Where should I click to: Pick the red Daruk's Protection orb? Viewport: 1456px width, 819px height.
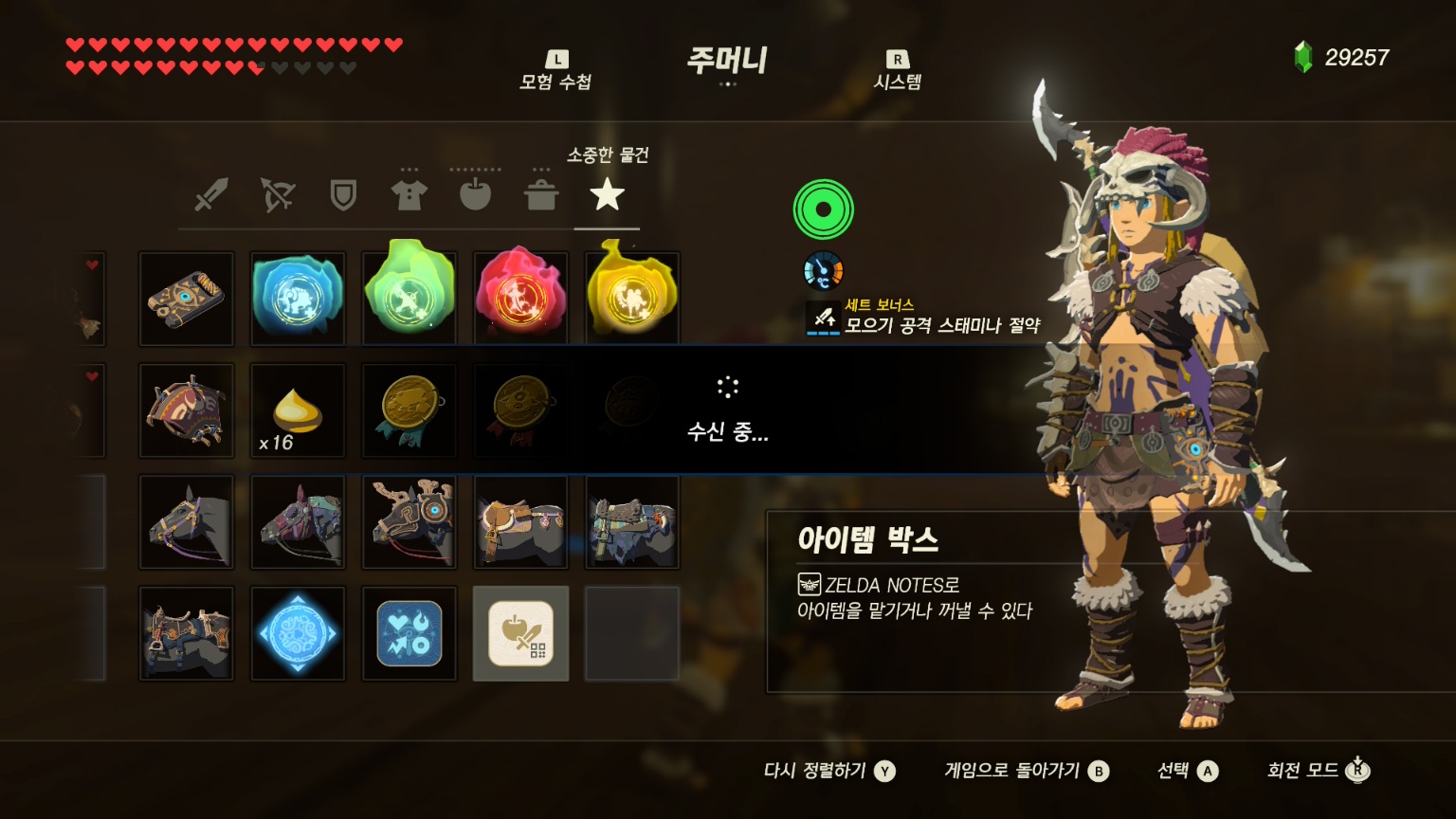click(x=520, y=296)
